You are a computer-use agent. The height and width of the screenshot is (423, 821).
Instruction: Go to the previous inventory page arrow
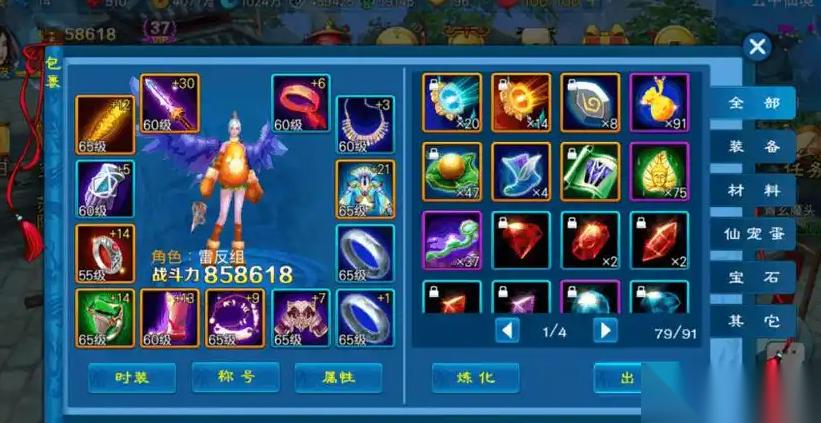[508, 330]
